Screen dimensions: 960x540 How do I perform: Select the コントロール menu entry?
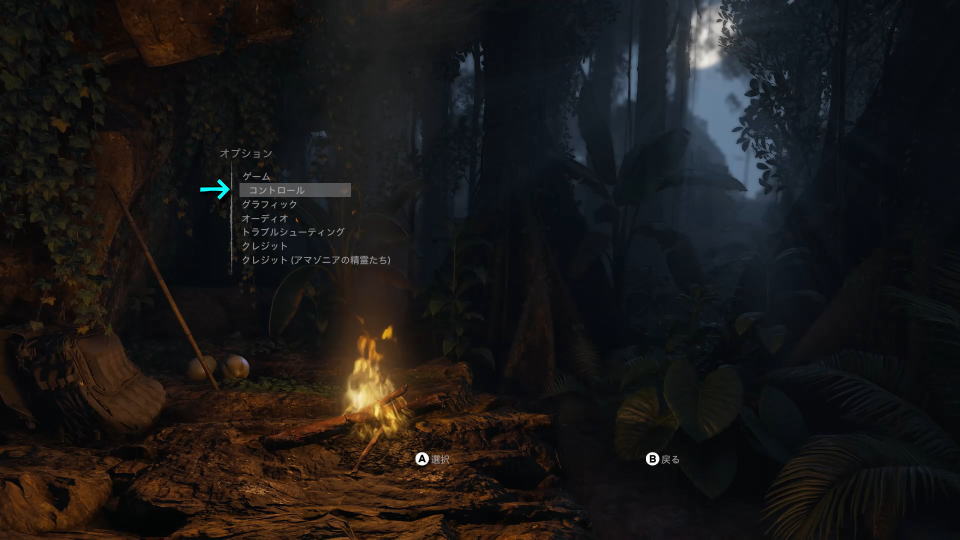(277, 190)
